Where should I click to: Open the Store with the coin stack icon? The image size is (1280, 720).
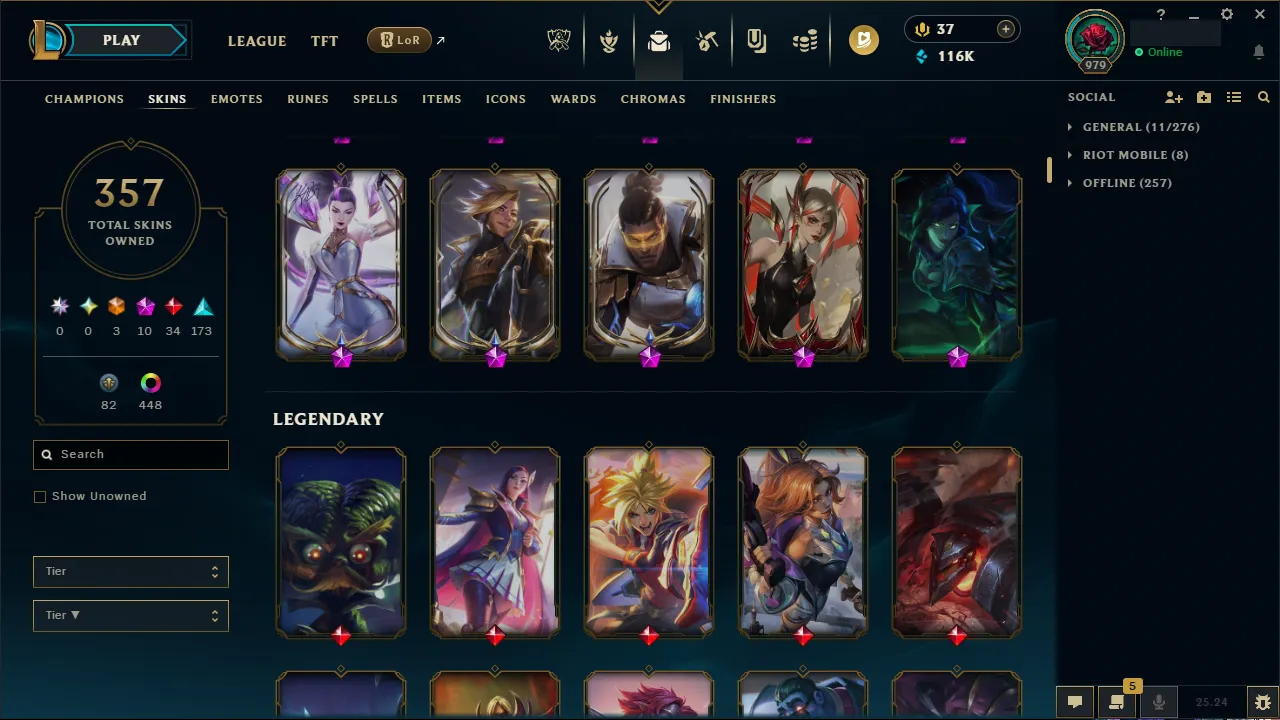coord(805,40)
